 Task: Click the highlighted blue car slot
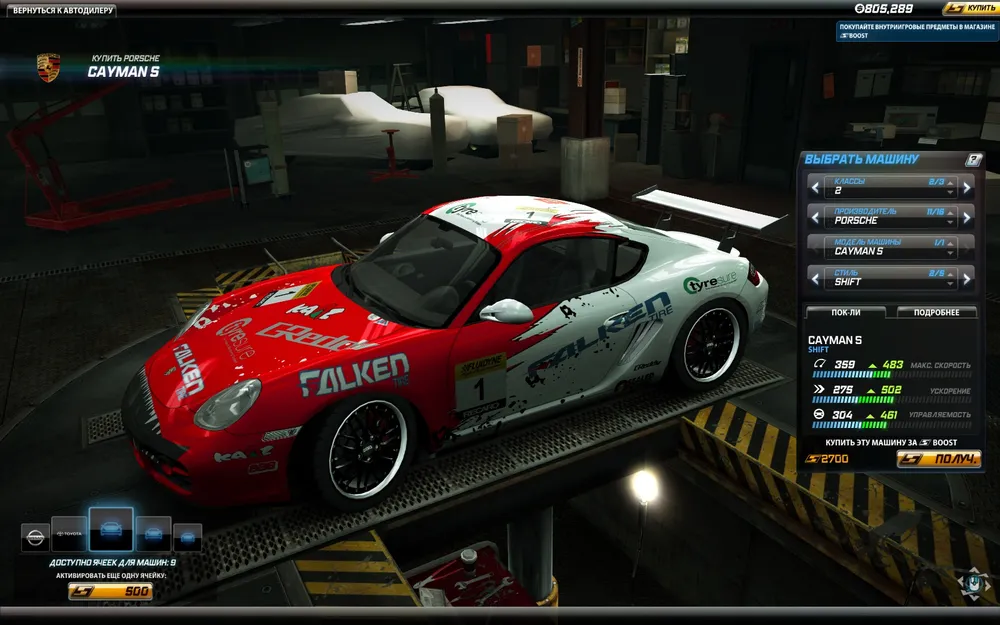coord(111,529)
